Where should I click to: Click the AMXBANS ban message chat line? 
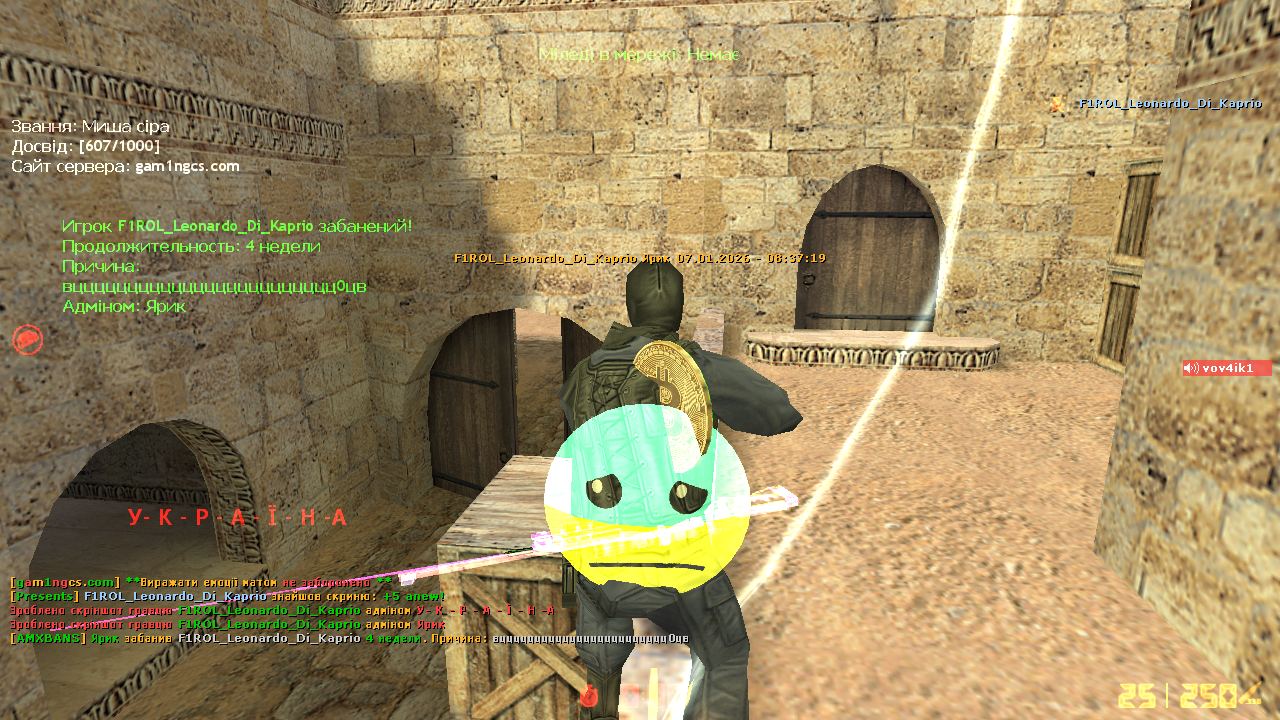click(x=349, y=638)
